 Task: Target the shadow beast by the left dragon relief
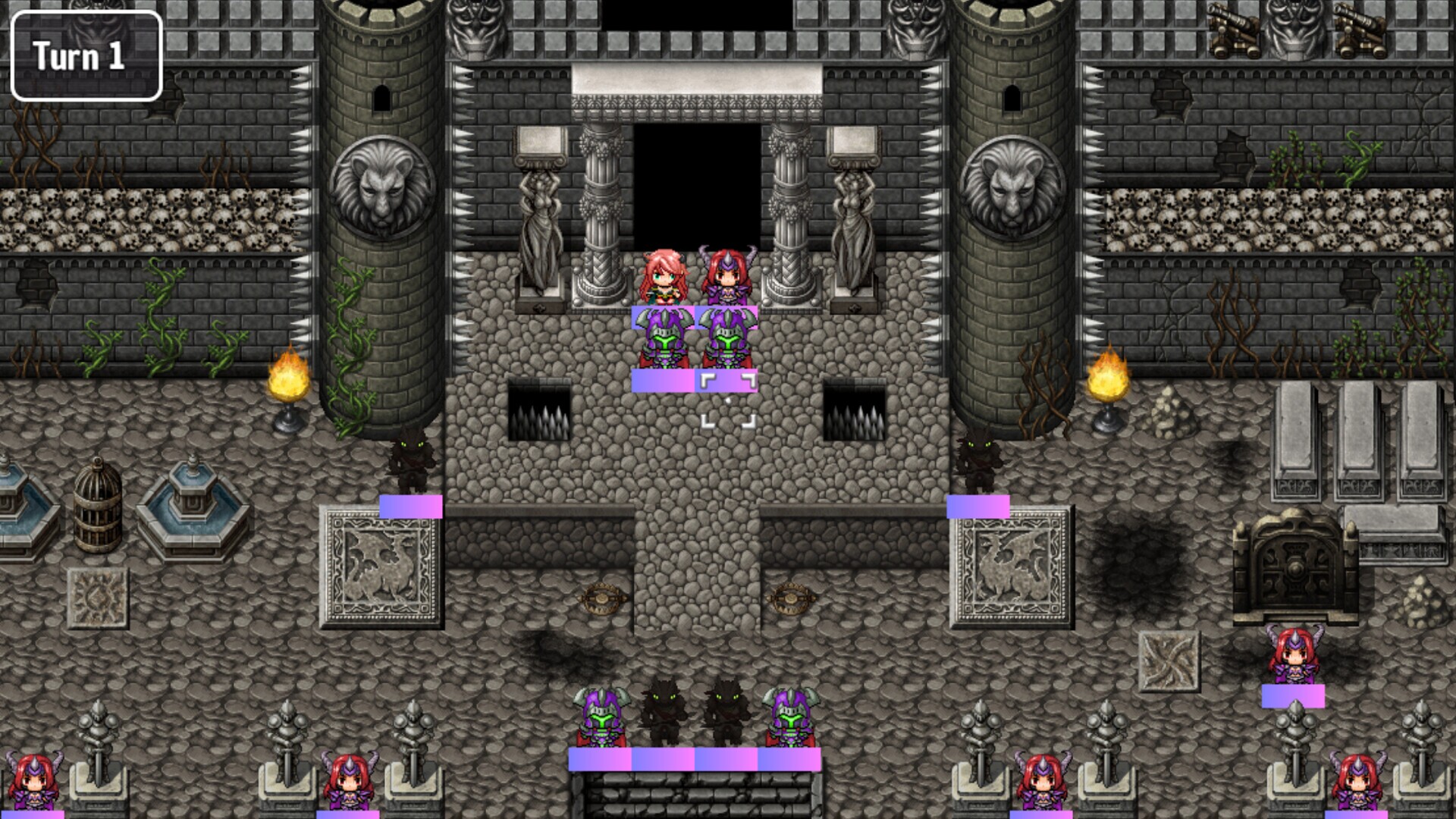click(410, 463)
